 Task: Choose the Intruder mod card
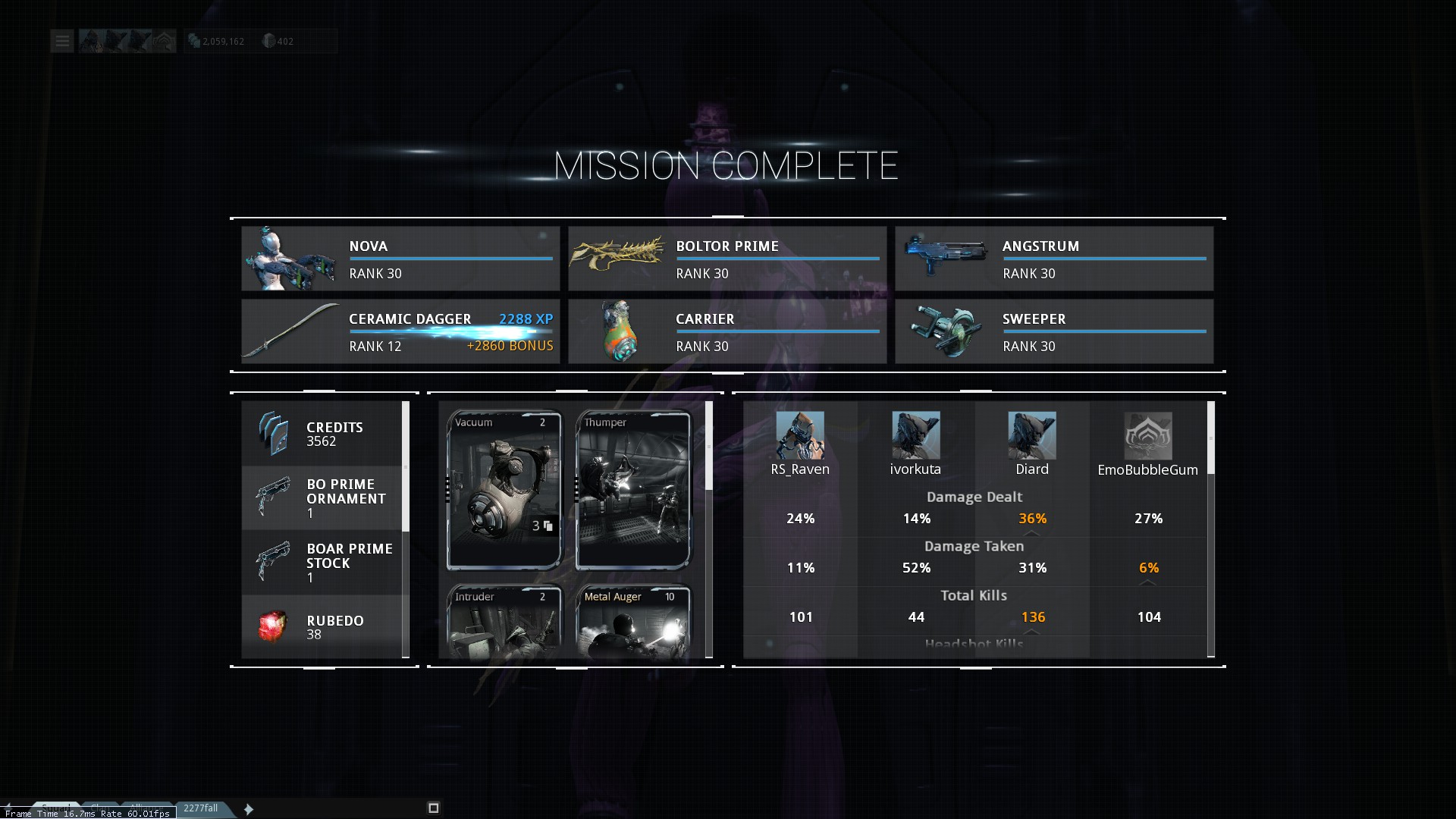[504, 622]
